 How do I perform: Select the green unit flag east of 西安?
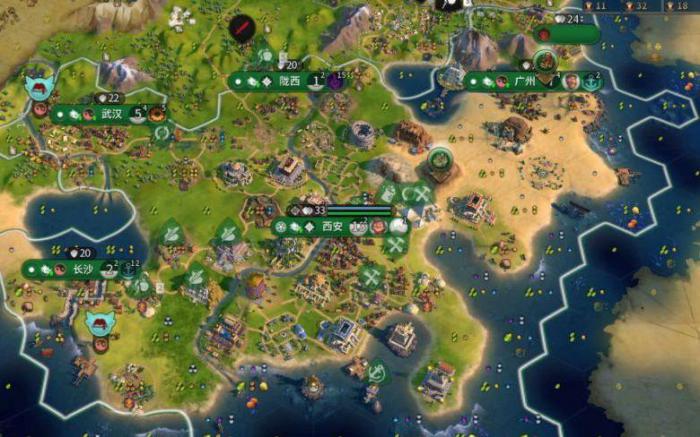pos(439,160)
